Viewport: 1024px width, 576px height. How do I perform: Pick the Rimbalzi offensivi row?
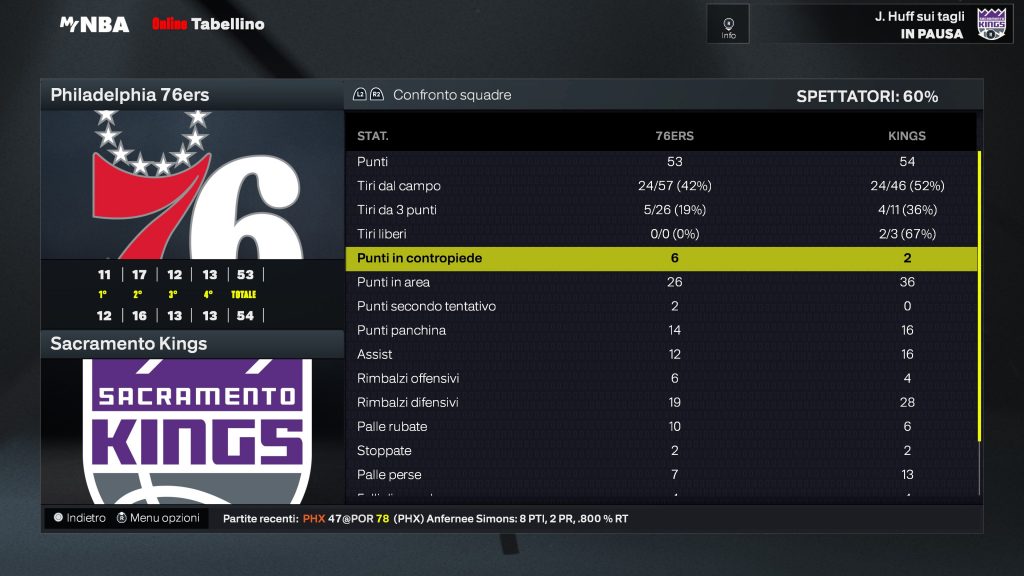660,378
